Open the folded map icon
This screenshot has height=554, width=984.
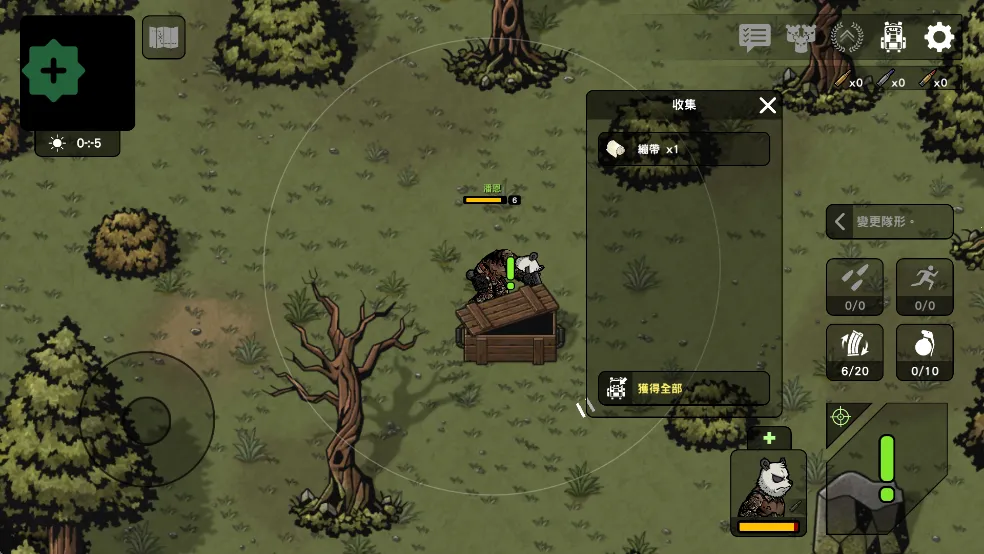coord(163,38)
